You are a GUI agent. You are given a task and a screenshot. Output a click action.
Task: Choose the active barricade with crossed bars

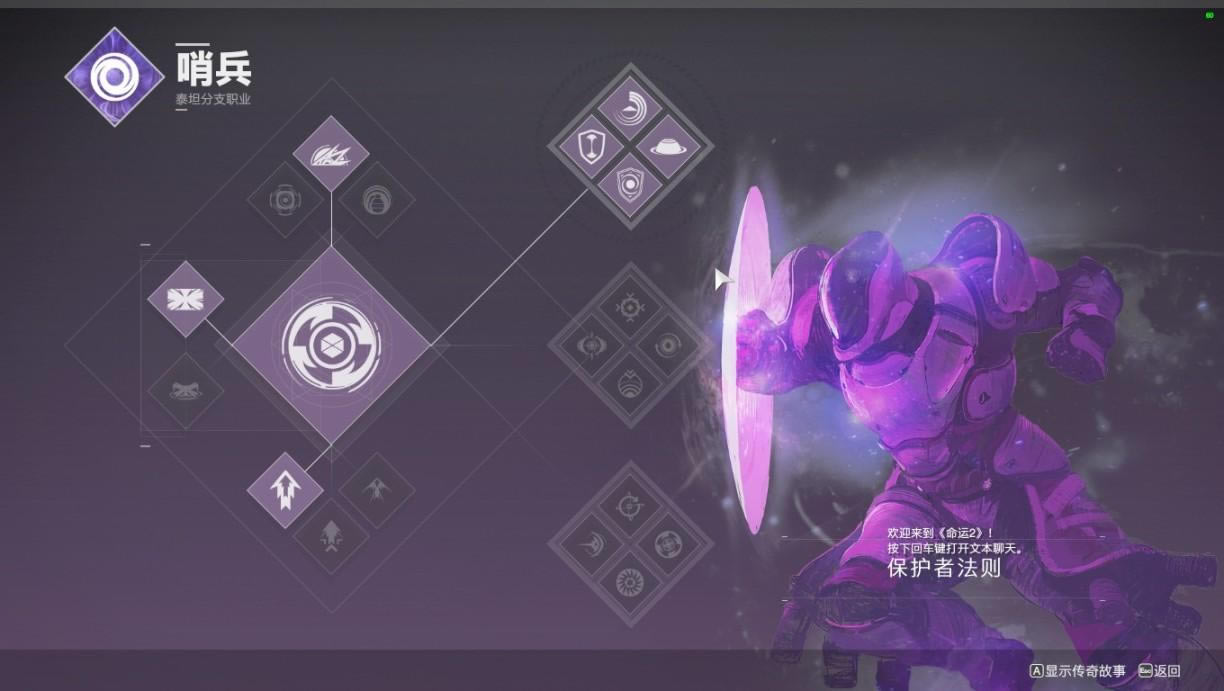(x=185, y=299)
